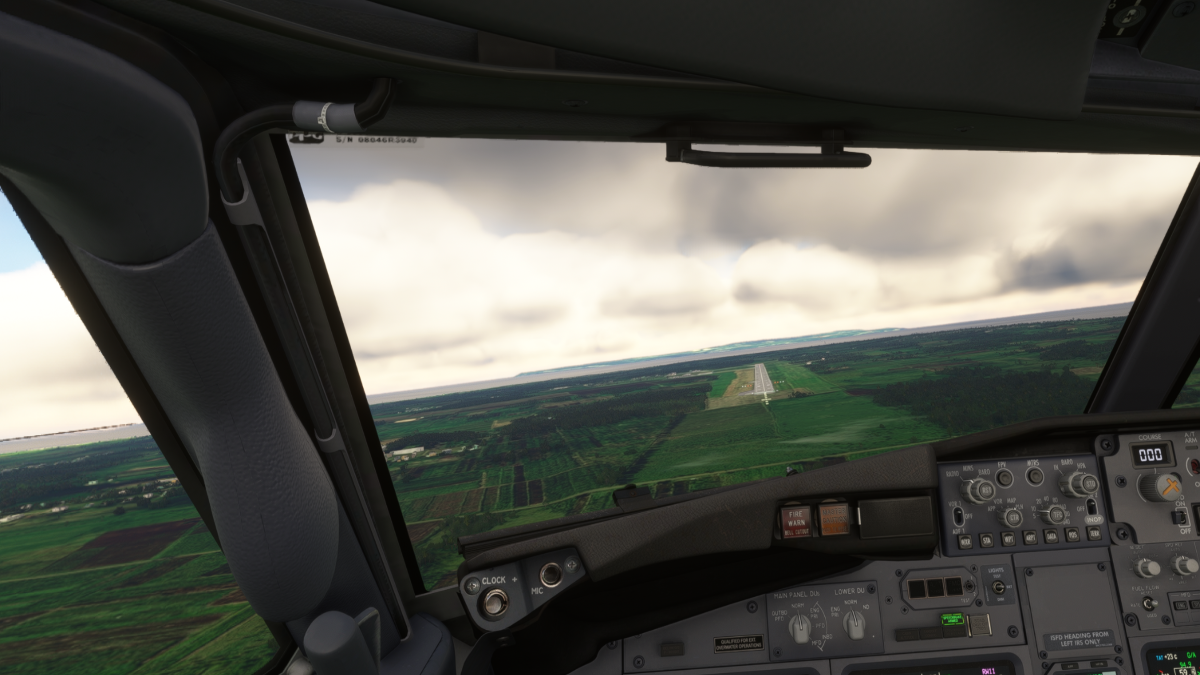
Task: Turn on the TERR terrain display button
Action: click(1095, 534)
